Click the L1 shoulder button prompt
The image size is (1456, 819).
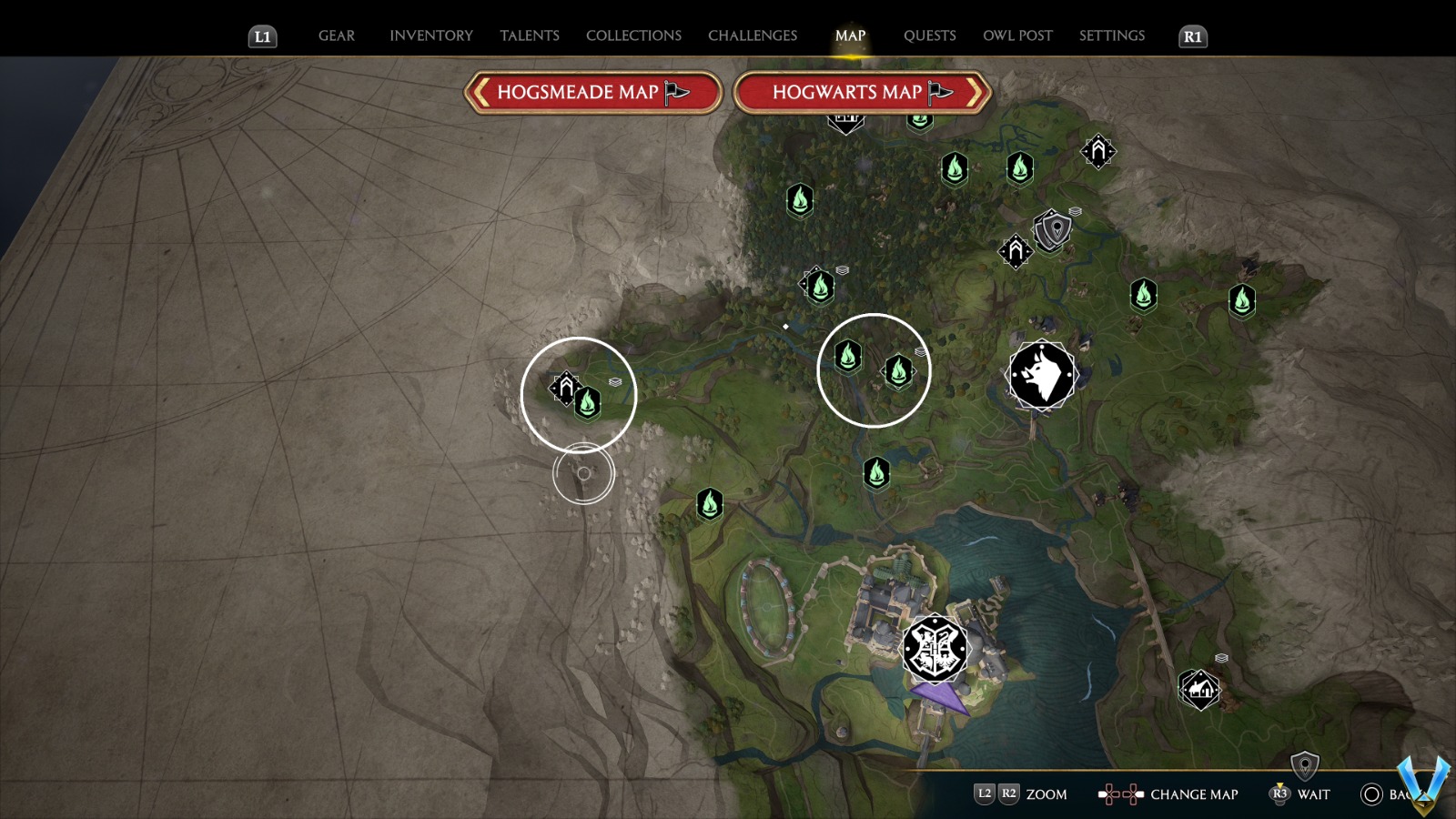(x=261, y=36)
